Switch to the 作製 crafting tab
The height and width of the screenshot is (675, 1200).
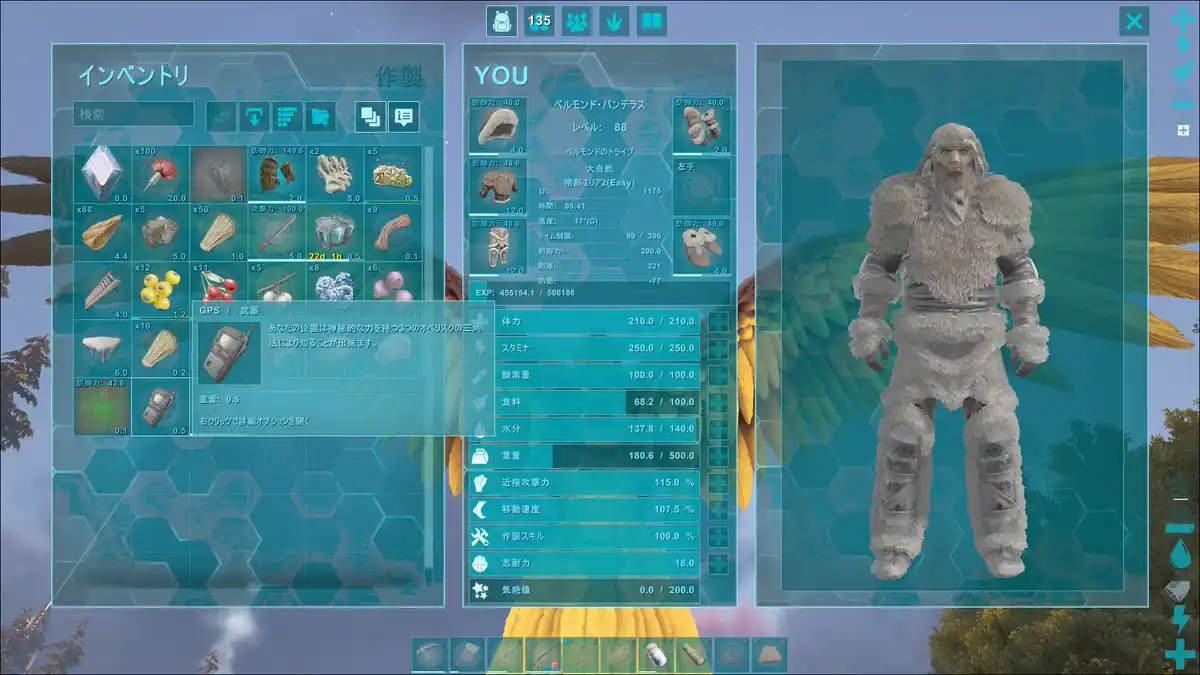click(400, 76)
